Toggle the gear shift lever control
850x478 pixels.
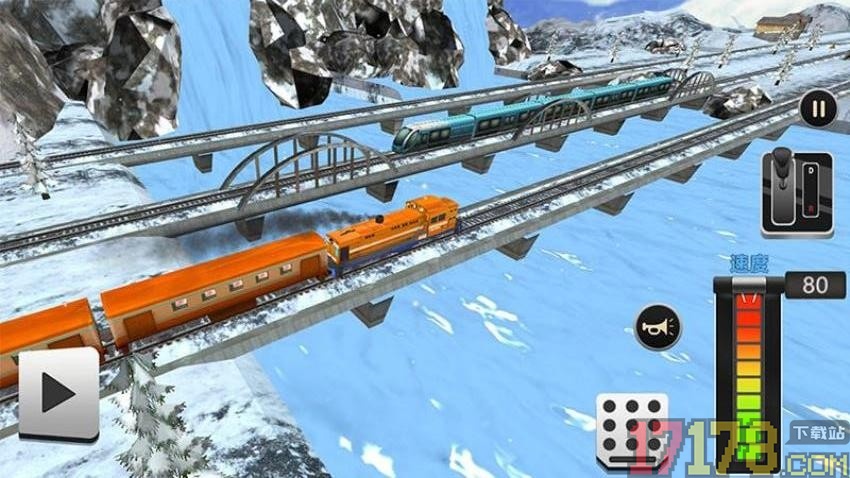796,194
